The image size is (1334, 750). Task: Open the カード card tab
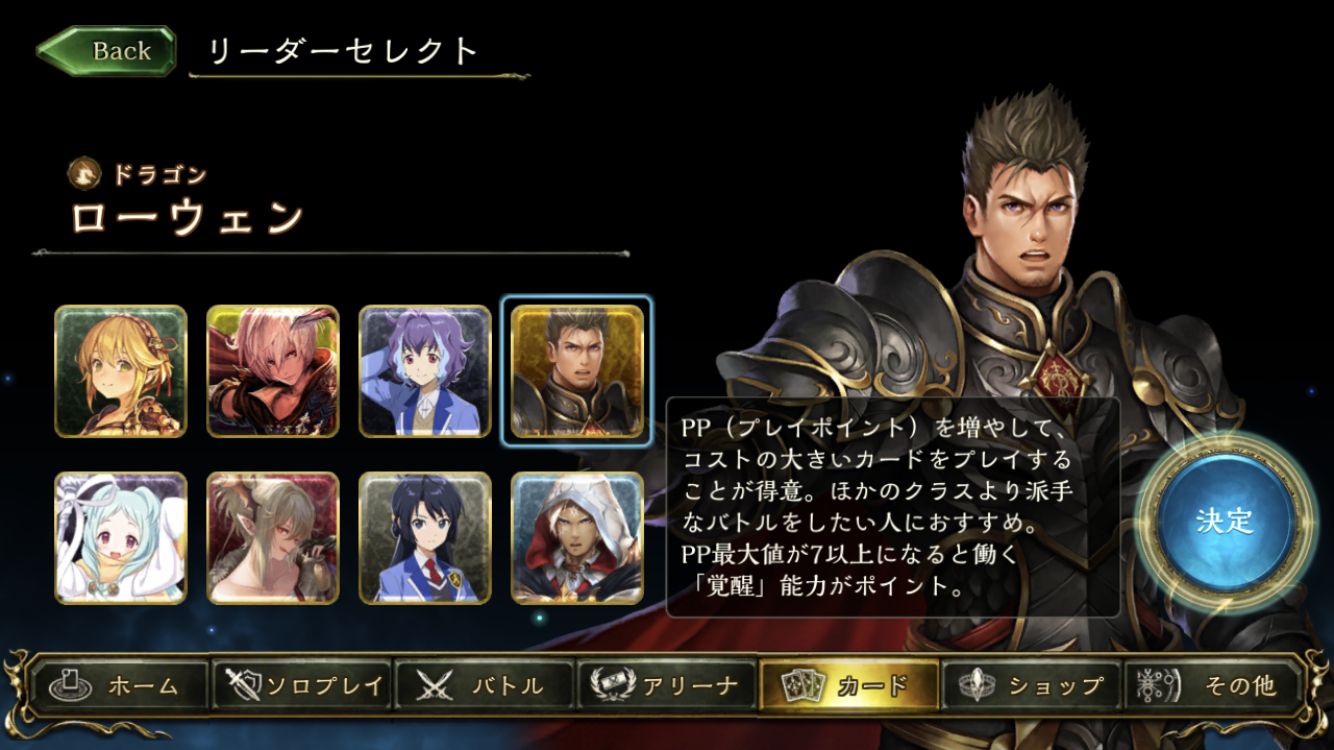click(x=849, y=686)
